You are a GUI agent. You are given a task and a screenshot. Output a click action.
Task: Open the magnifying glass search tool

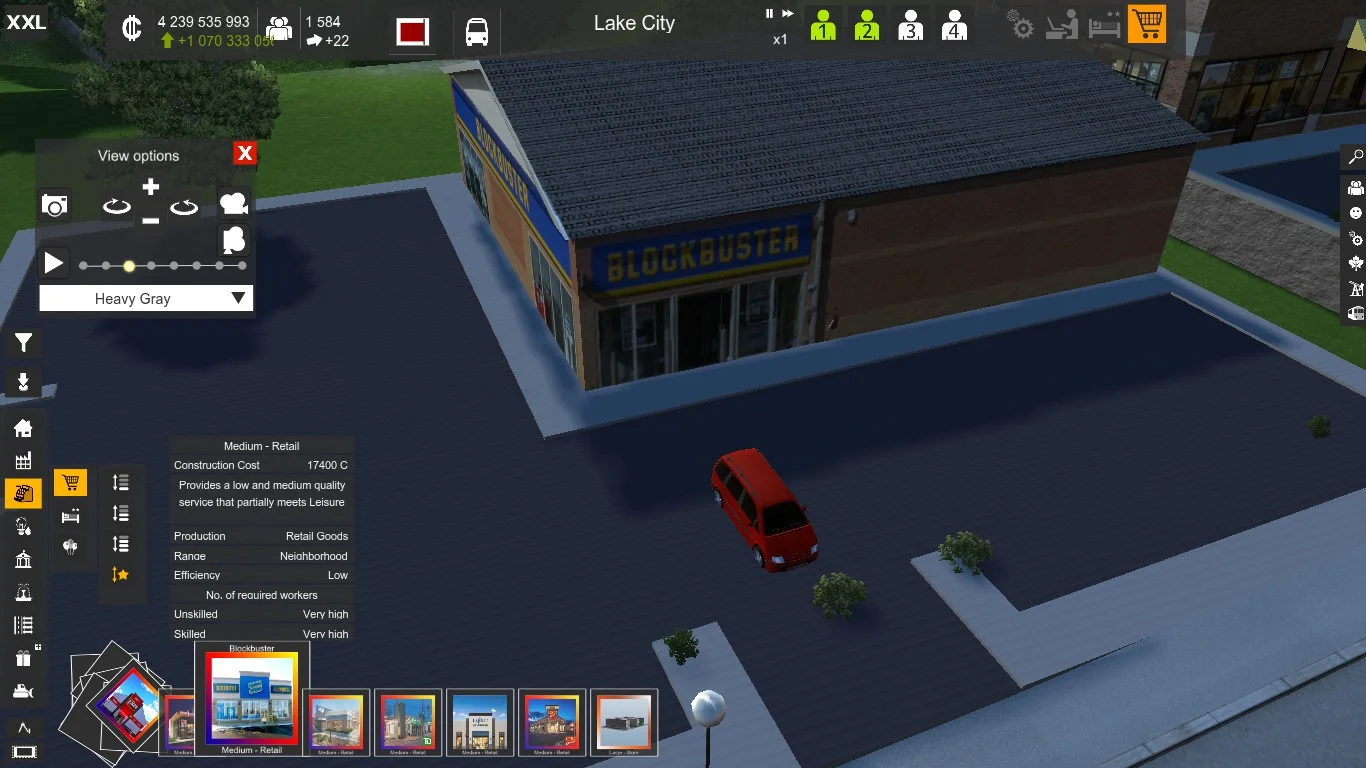click(x=1356, y=157)
